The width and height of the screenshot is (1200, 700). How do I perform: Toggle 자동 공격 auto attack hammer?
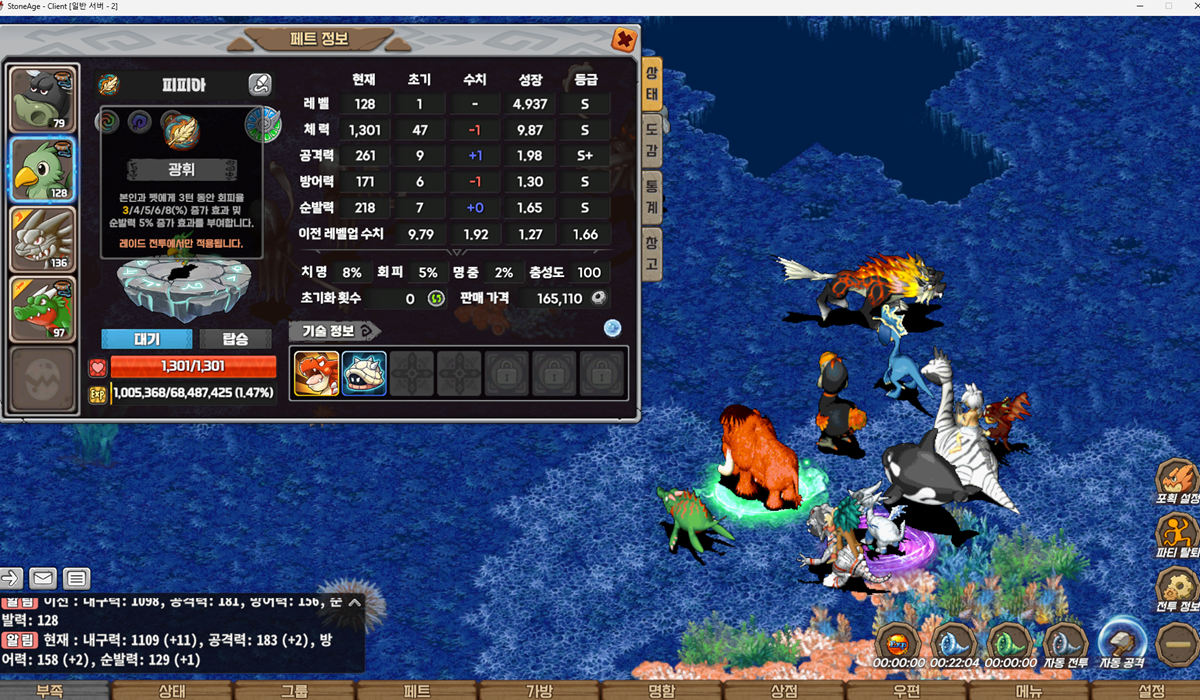click(x=1121, y=643)
